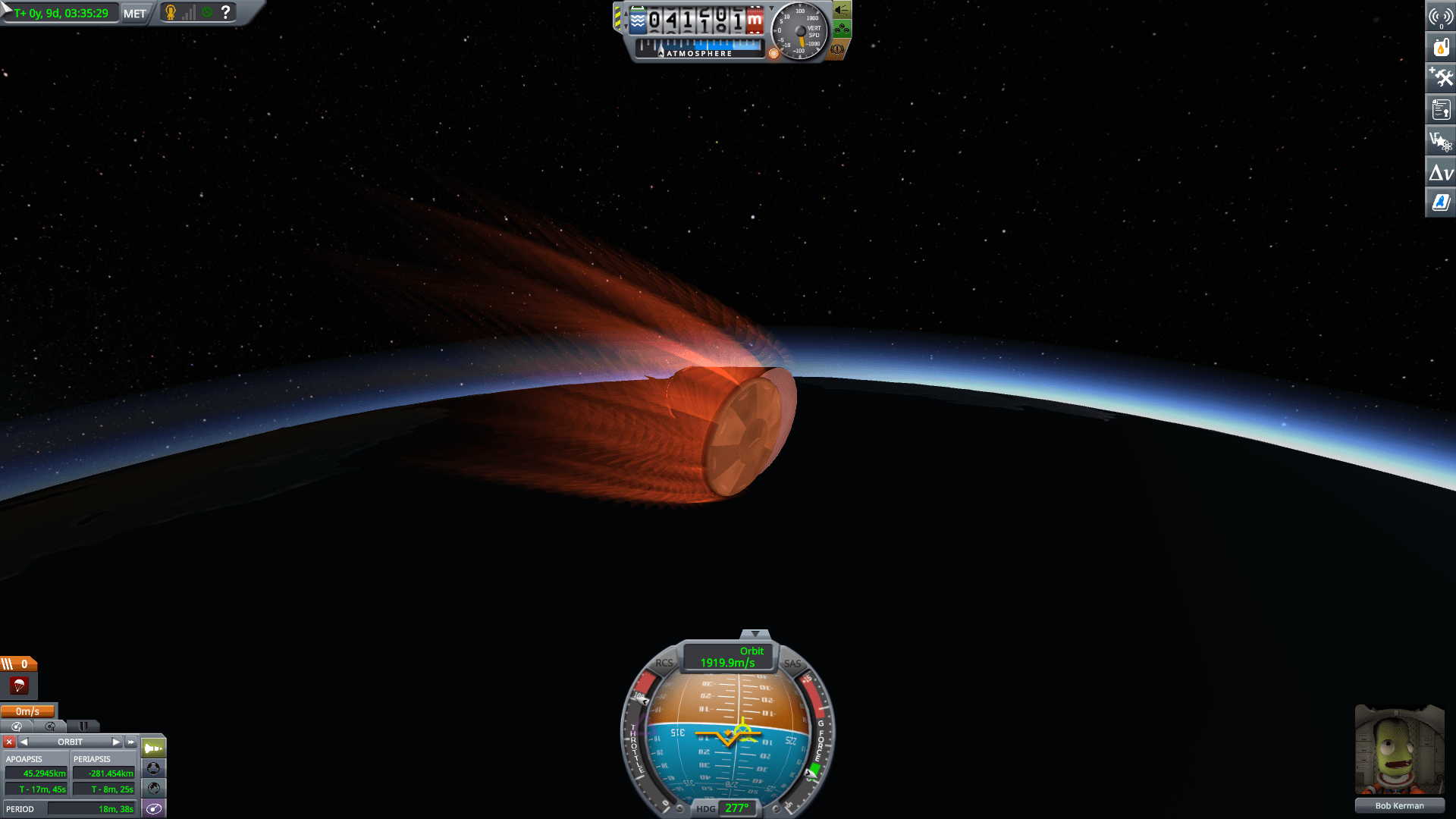Open the resources fuel panel
This screenshot has height=819, width=1456.
point(1440,47)
